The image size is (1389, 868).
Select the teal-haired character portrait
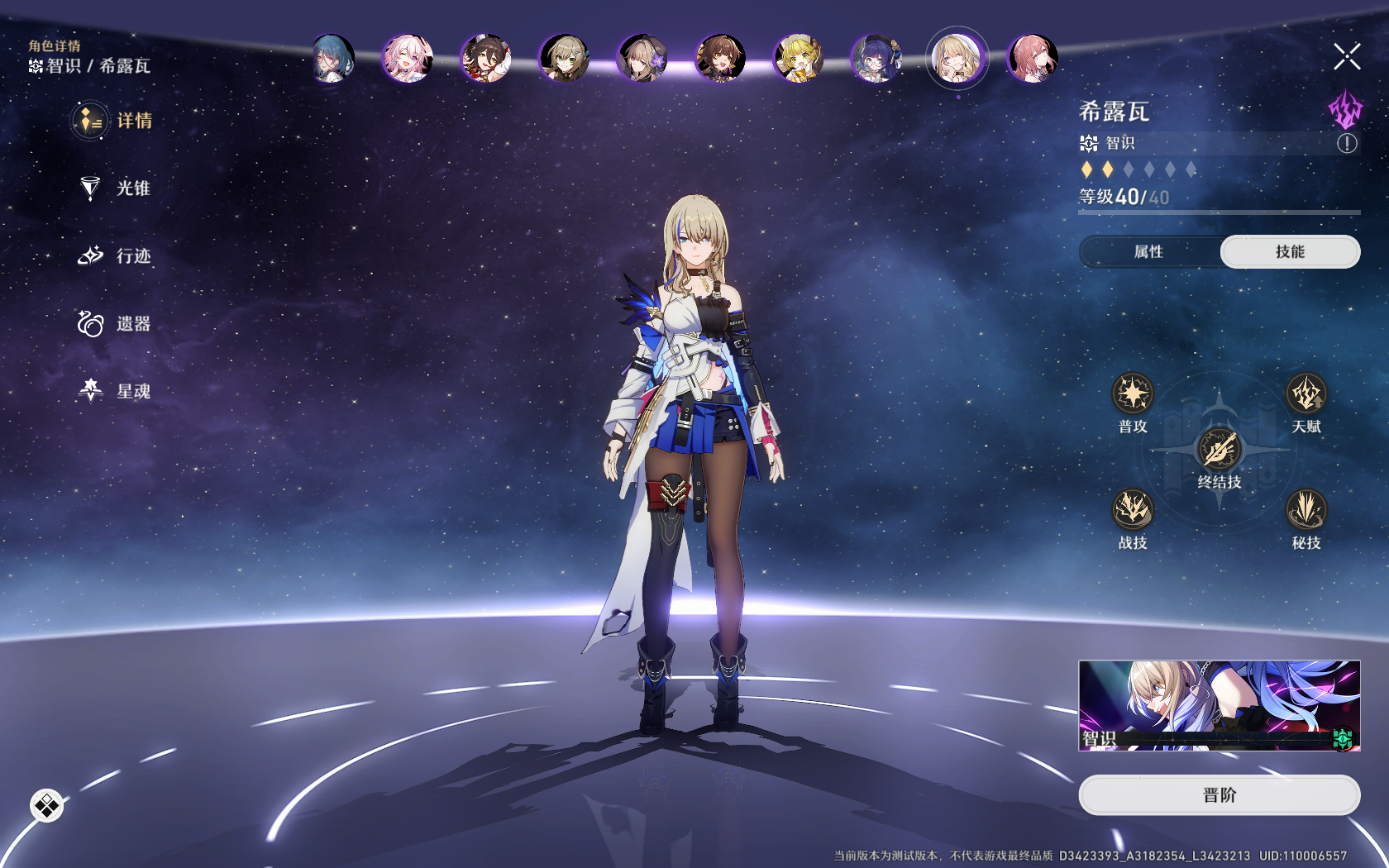coord(333,59)
